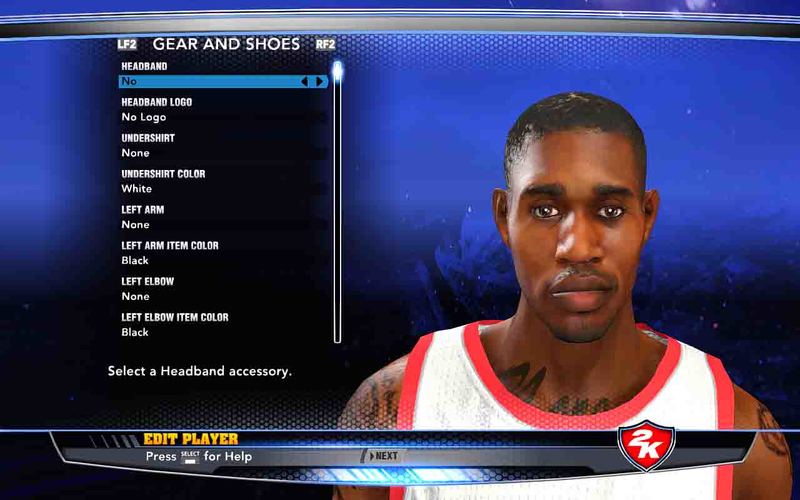The image size is (800, 500).
Task: Click the Headband right arrow
Action: click(319, 81)
